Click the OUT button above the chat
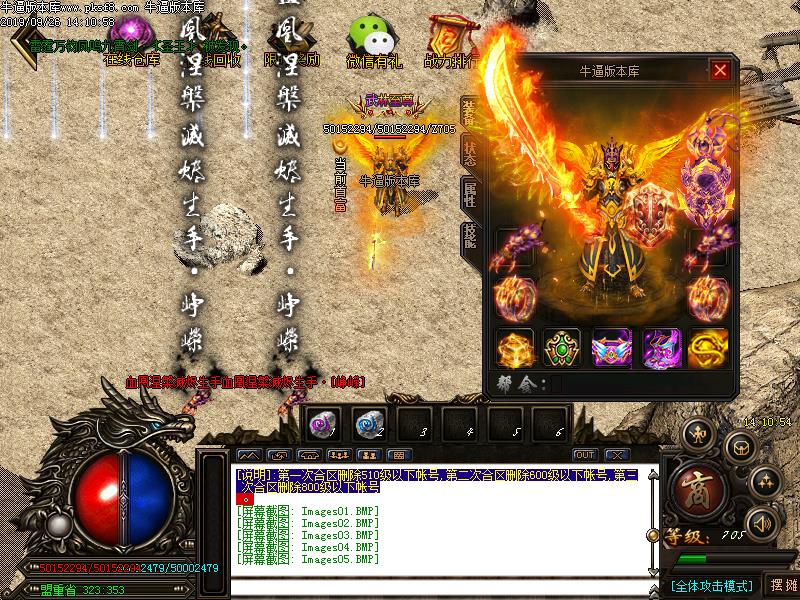 coord(585,455)
